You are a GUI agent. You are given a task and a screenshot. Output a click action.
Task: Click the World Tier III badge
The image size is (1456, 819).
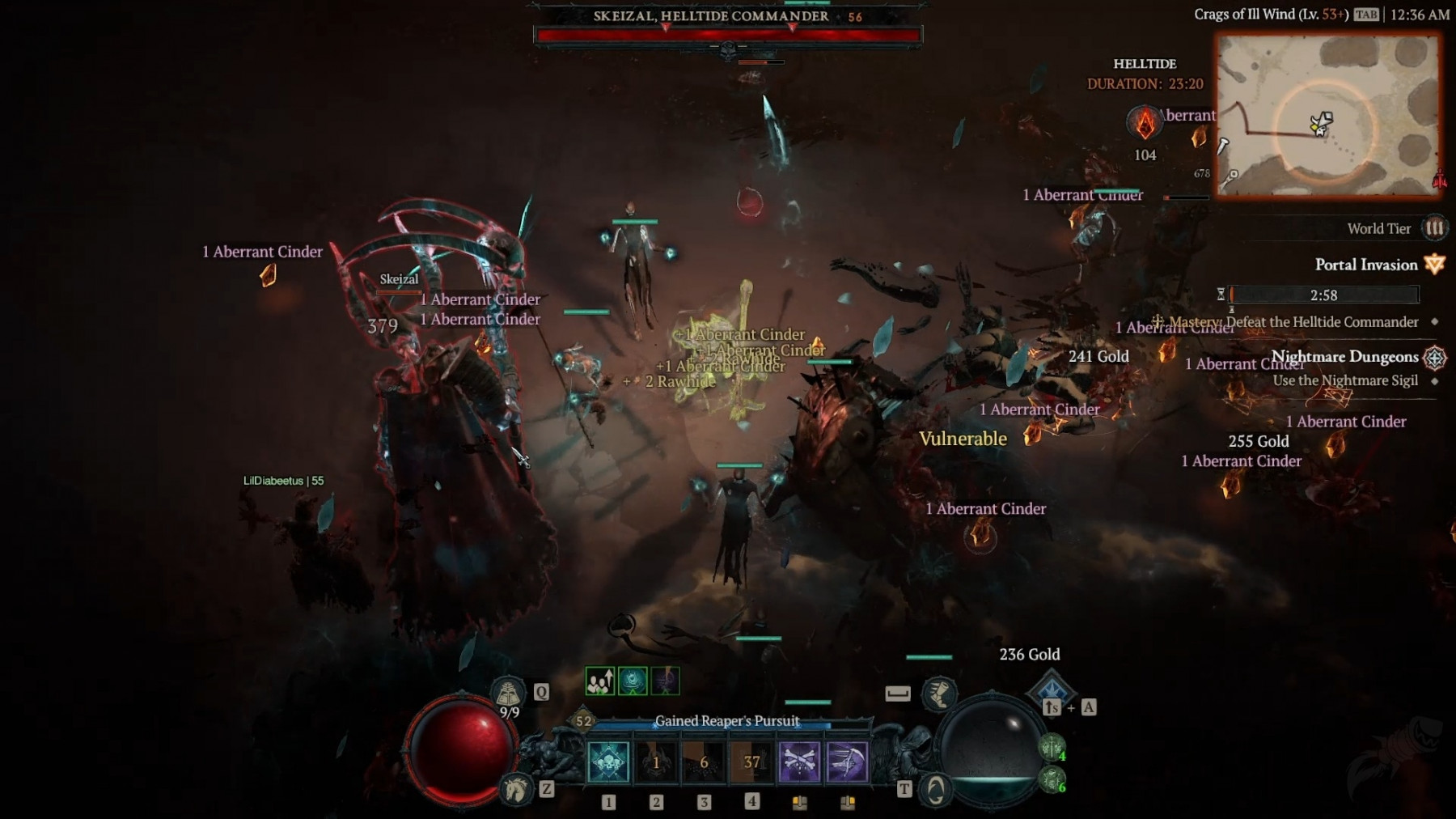[x=1434, y=228]
